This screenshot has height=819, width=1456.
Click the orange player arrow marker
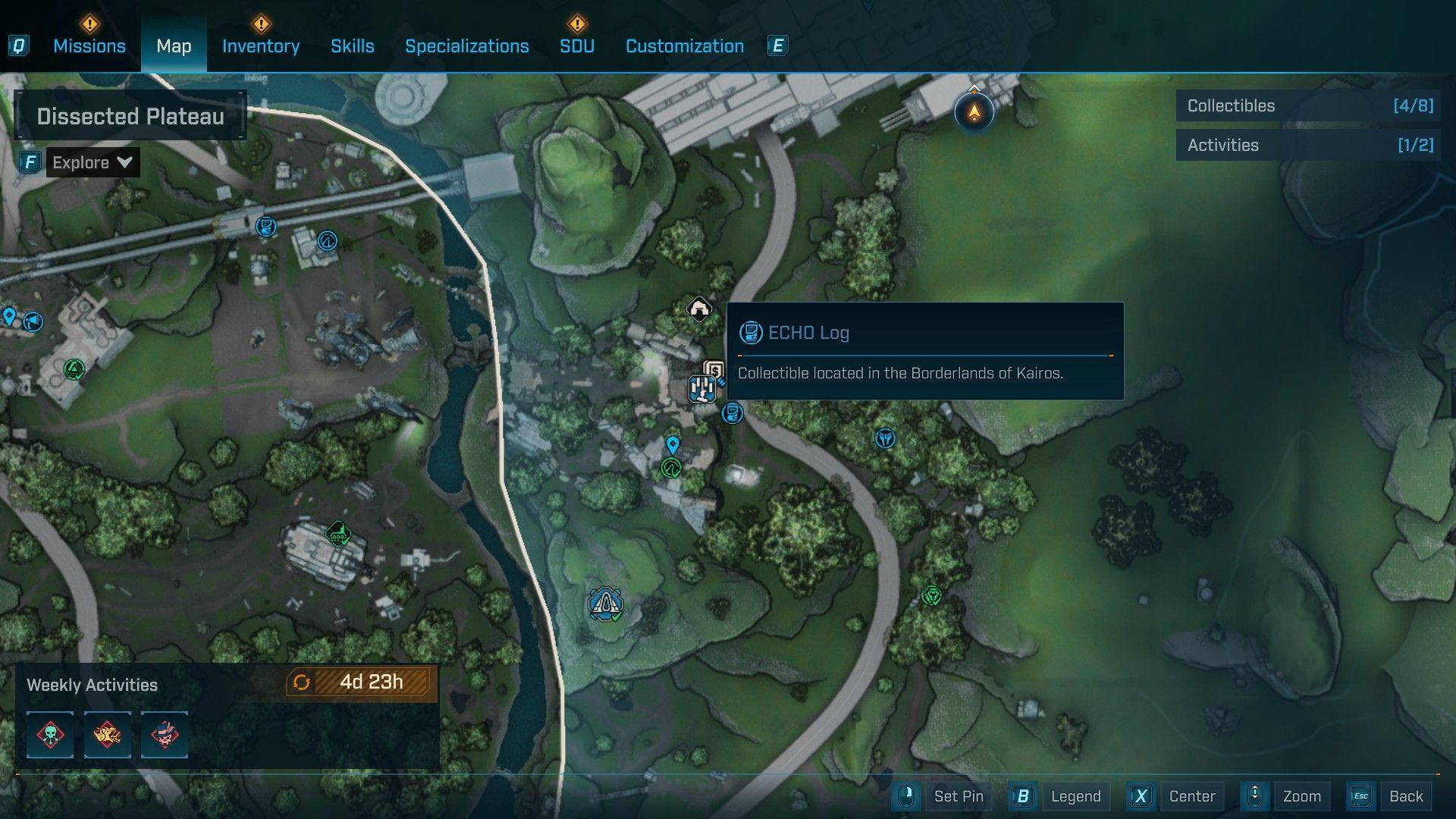tap(974, 113)
